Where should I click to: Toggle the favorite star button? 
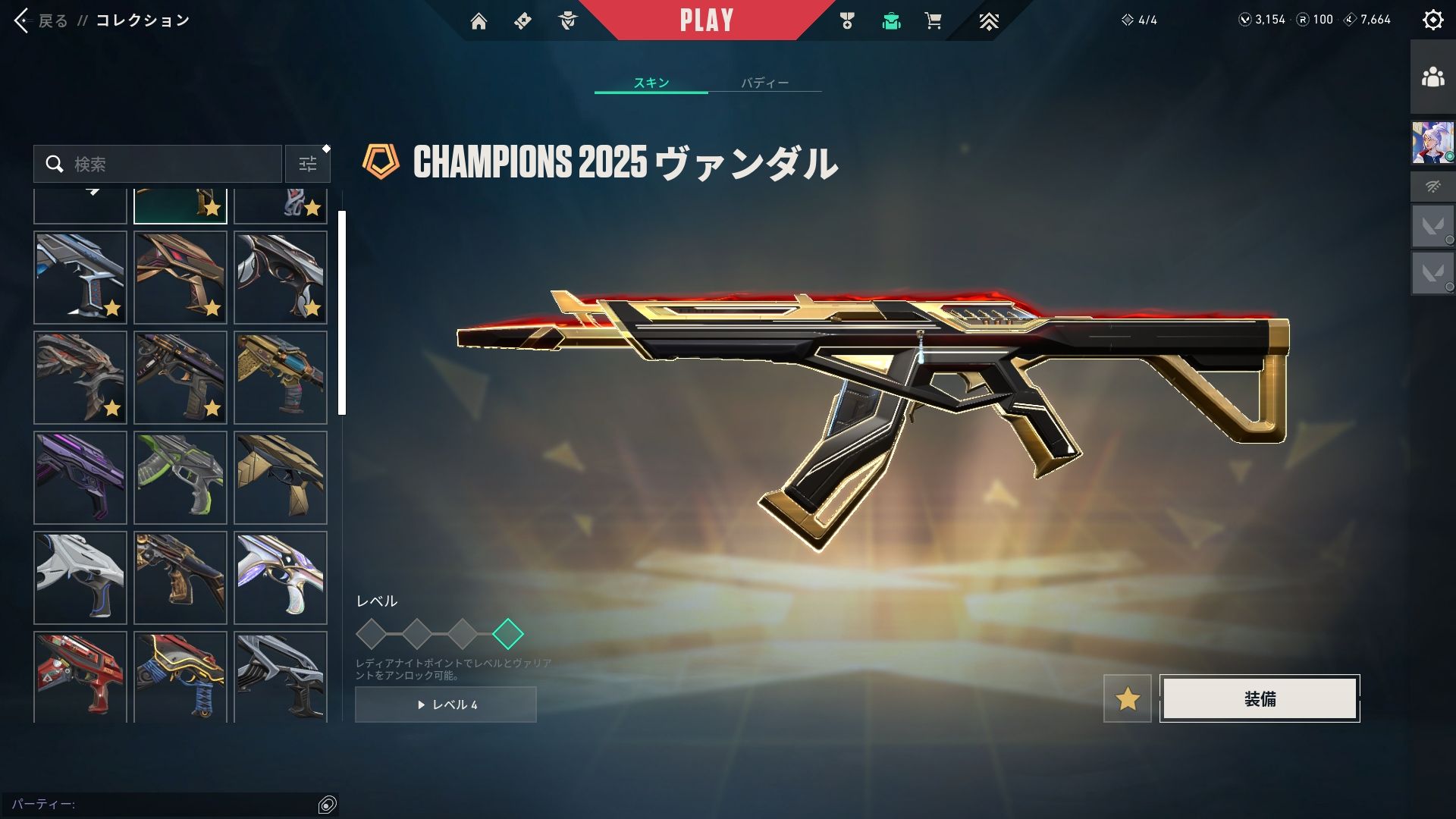coord(1128,698)
